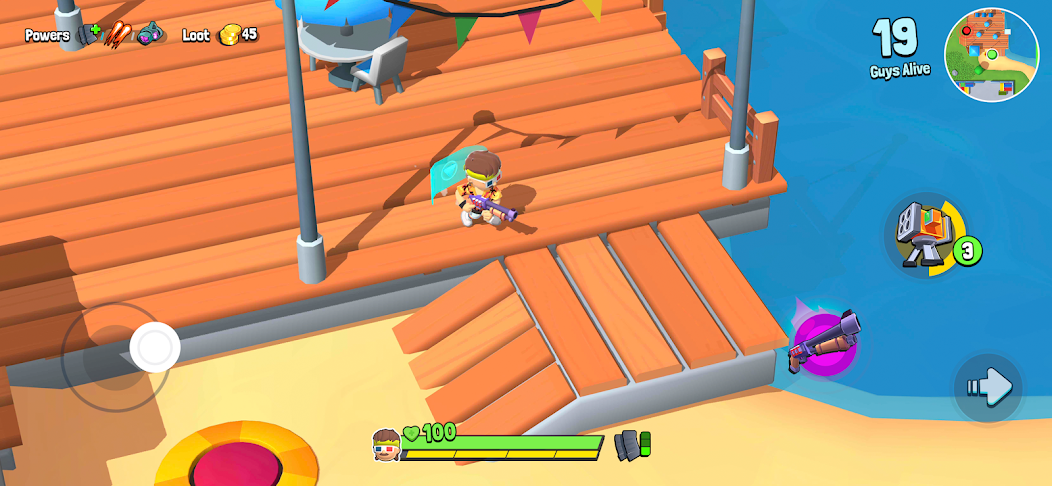The height and width of the screenshot is (486, 1052).
Task: Tap the ammo magazine icon
Action: coord(632,444)
